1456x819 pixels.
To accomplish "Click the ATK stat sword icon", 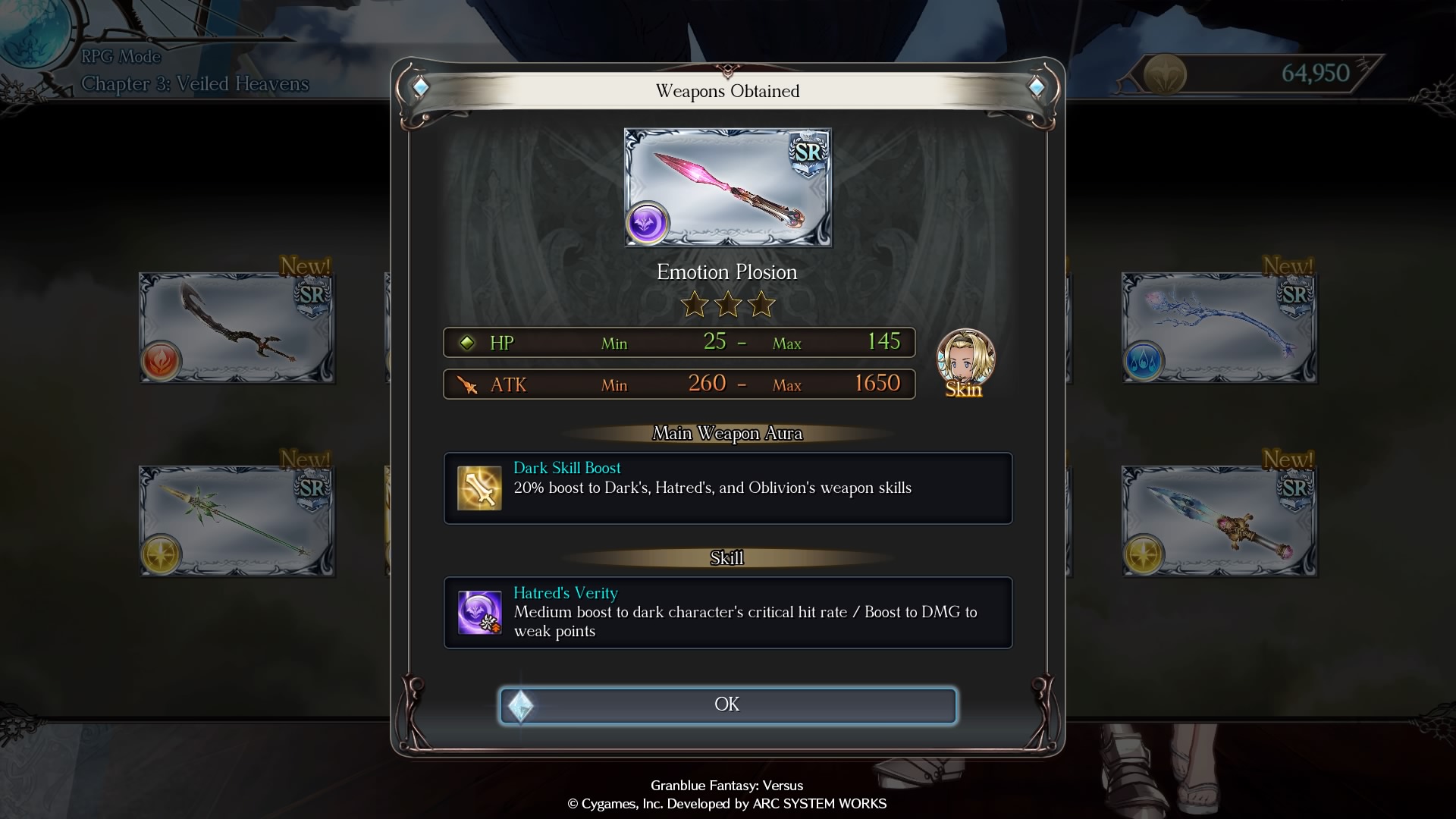I will point(468,384).
